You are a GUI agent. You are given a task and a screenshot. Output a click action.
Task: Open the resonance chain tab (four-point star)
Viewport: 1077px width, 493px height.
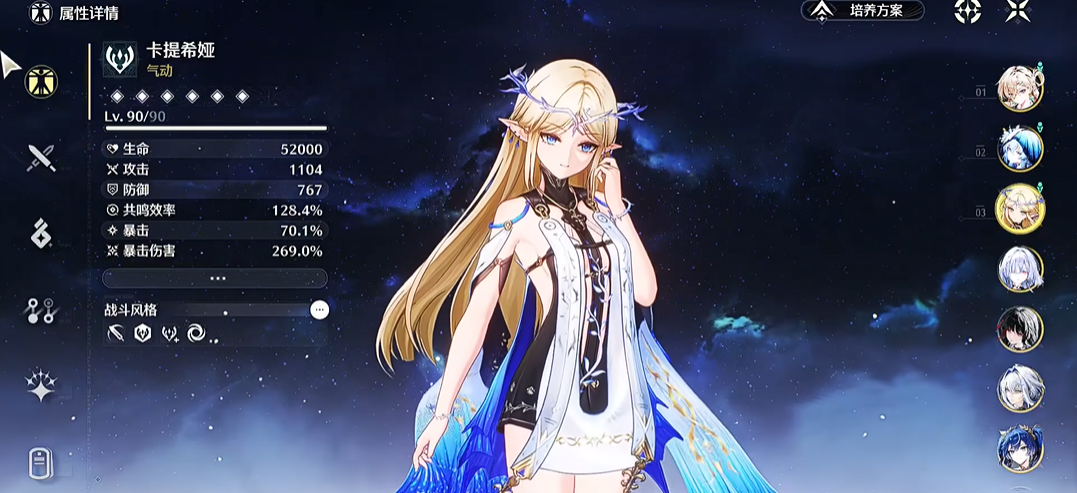tap(41, 386)
